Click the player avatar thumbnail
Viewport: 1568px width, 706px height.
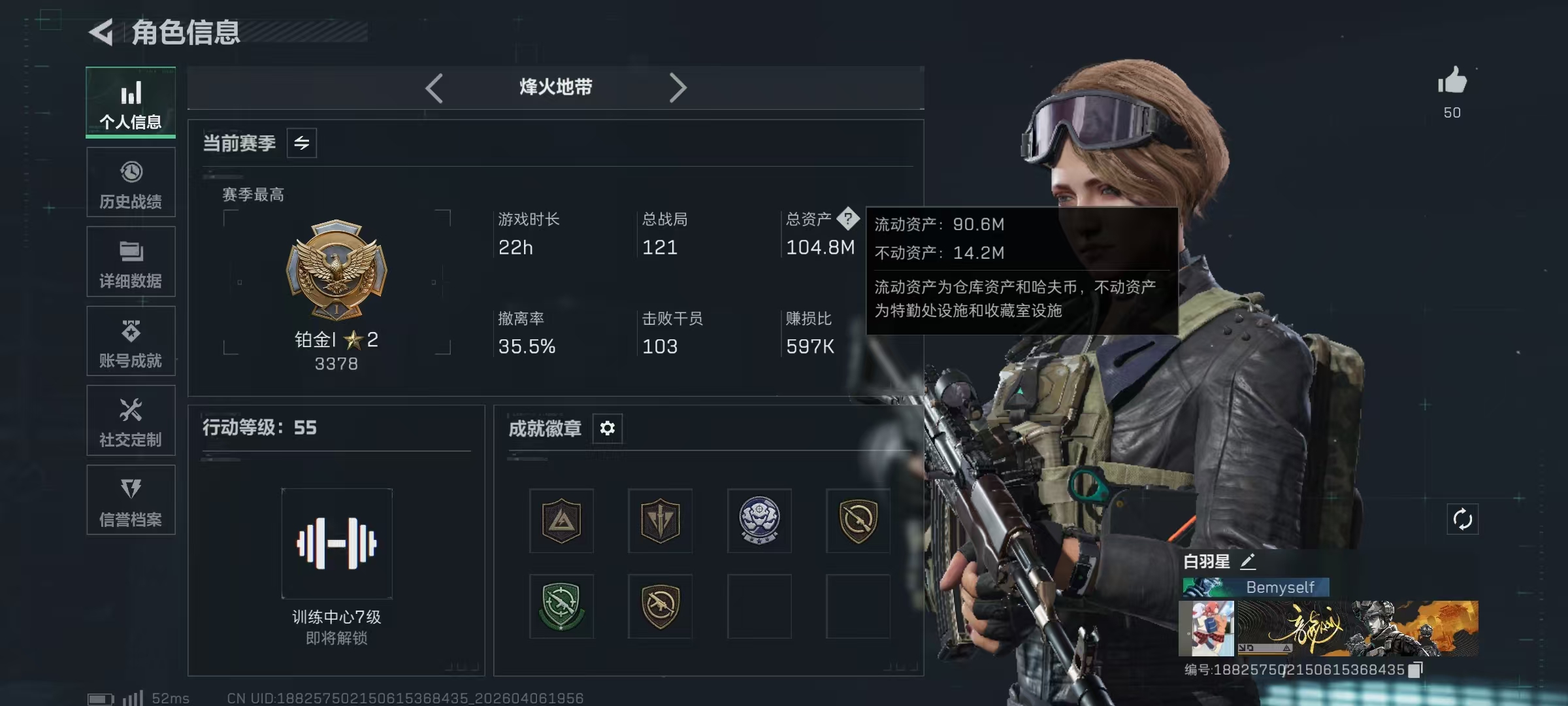1207,628
